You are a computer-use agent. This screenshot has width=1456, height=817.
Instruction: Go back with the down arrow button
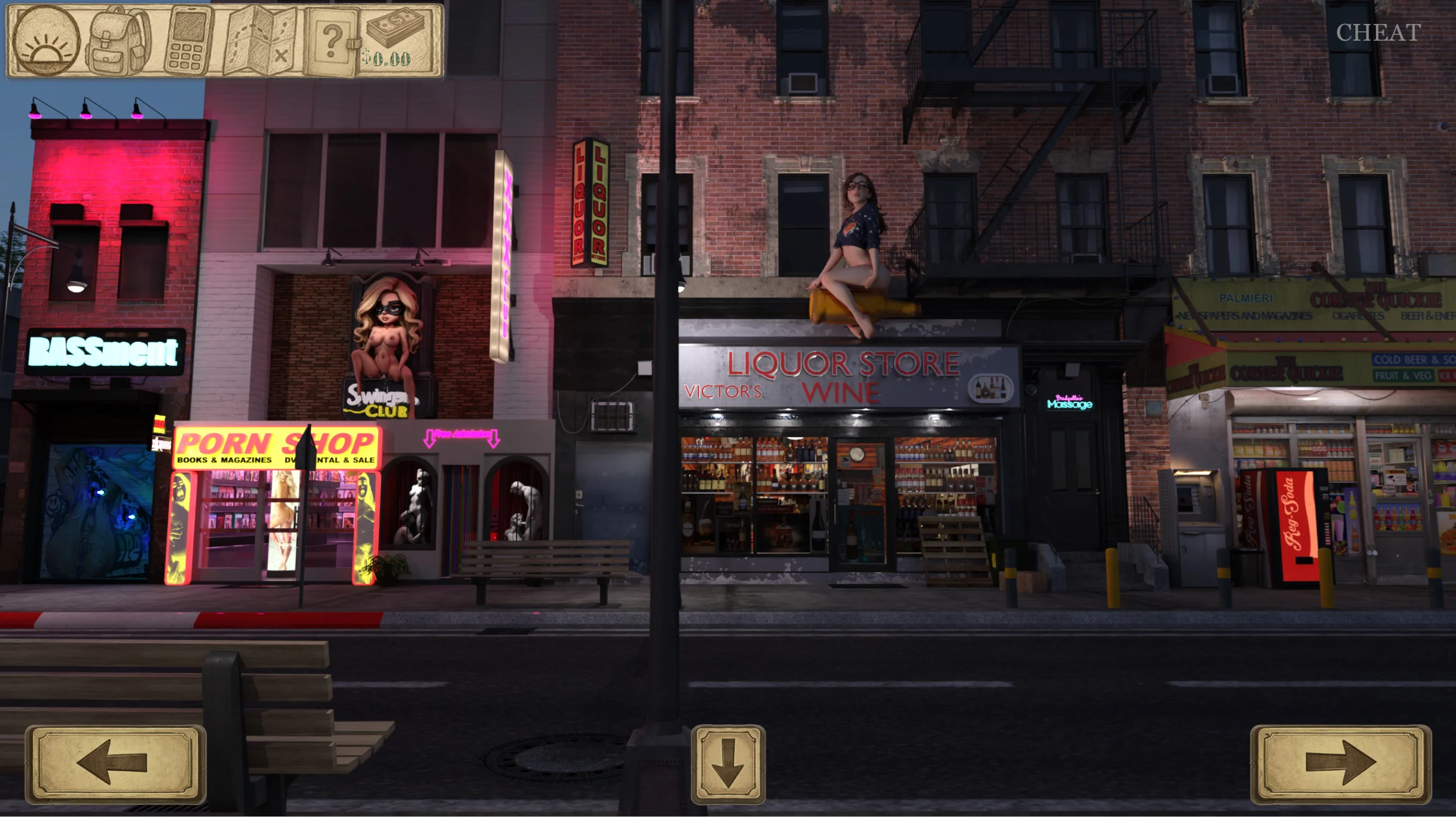pyautogui.click(x=728, y=764)
